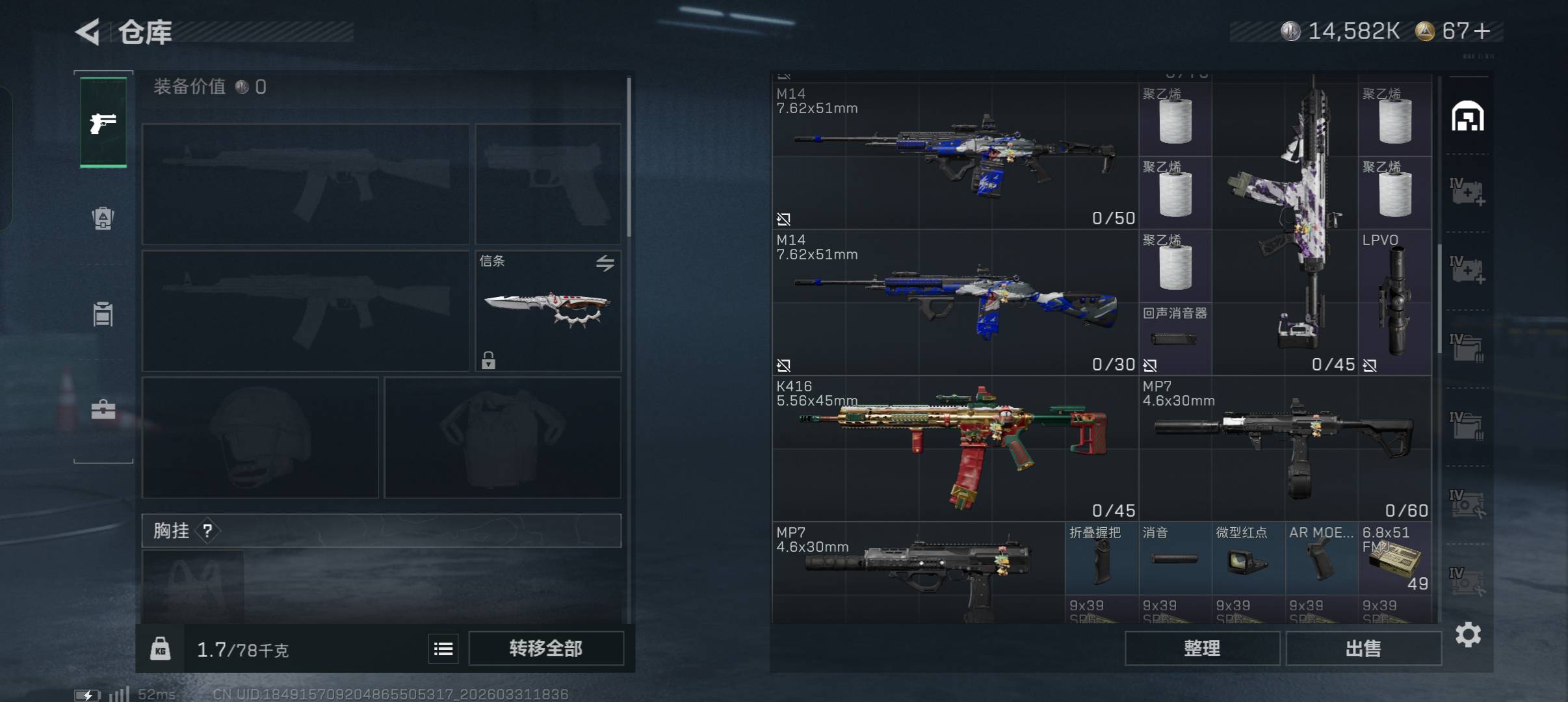Screen dimensions: 1568x702
Task: Go back using the warehouse arrow
Action: click(x=88, y=32)
